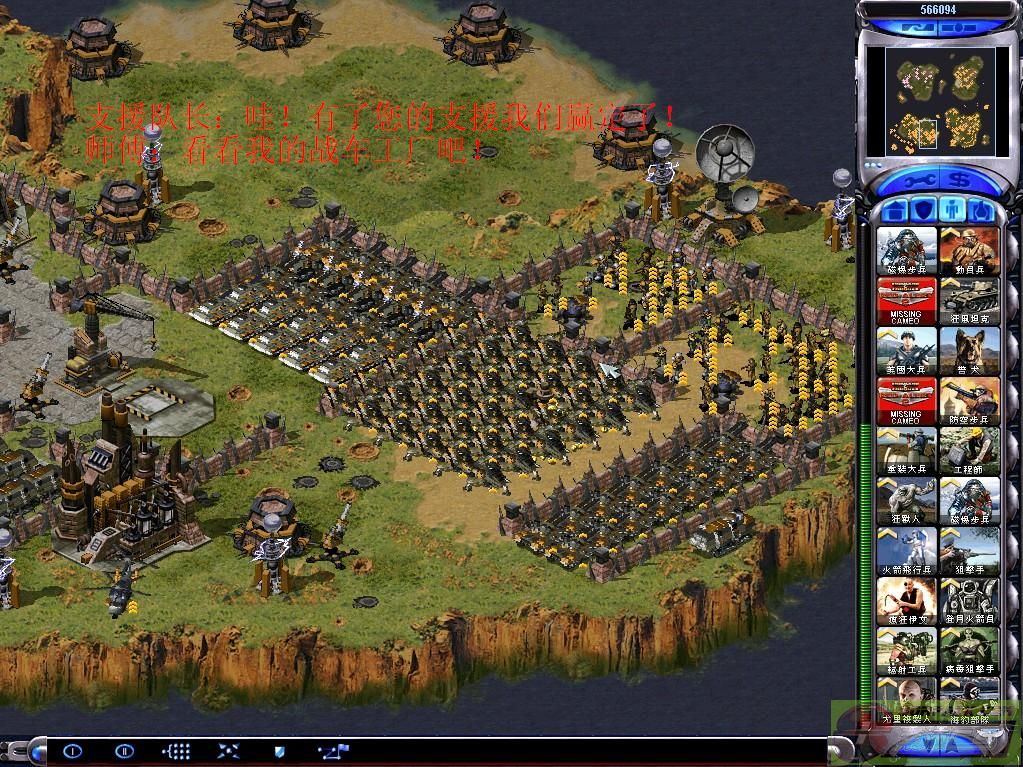The width and height of the screenshot is (1023, 767).
Task: Select the Flak Trooper (防空步兵) cameo
Action: click(x=969, y=401)
